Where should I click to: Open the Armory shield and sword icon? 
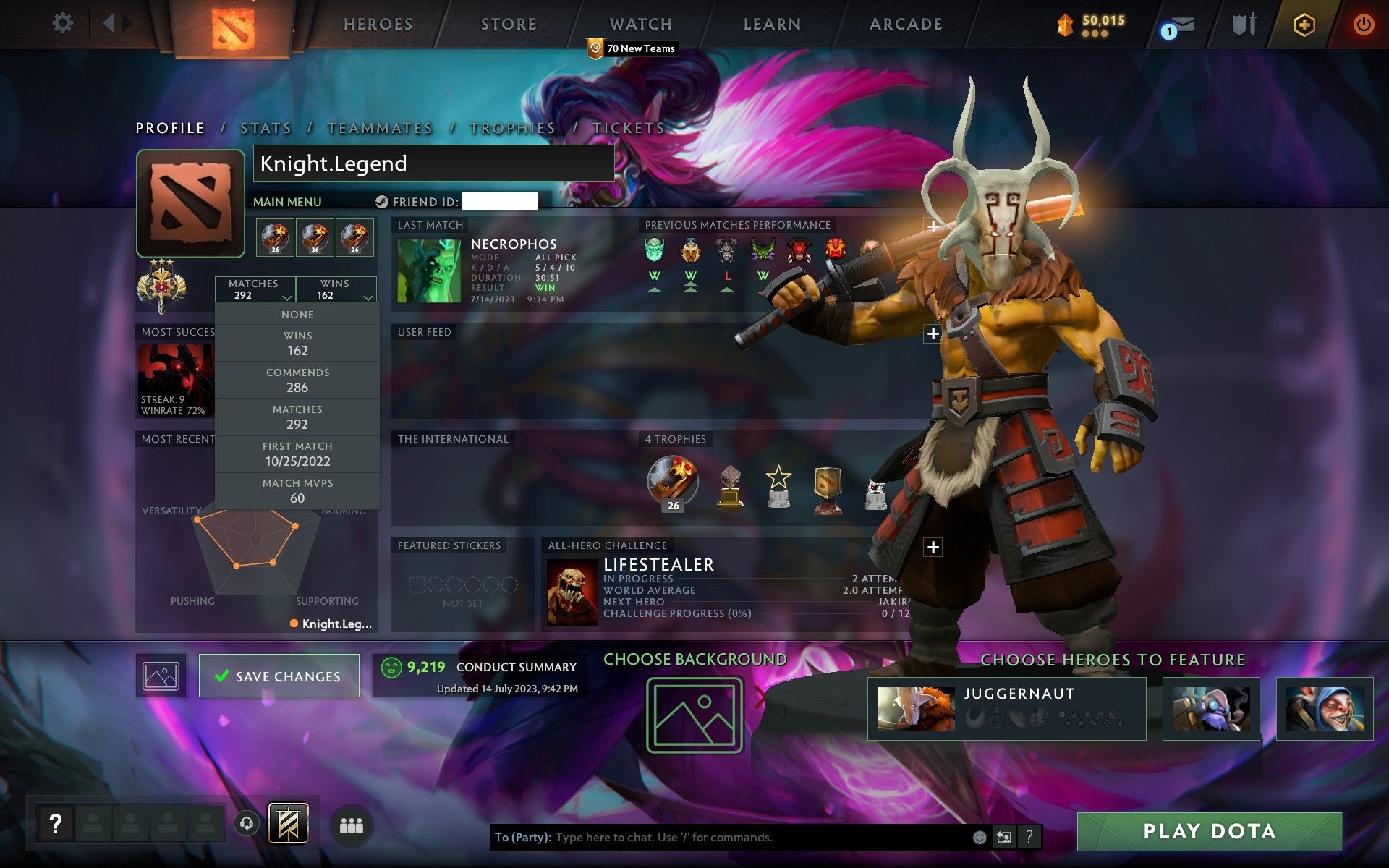(x=1243, y=24)
